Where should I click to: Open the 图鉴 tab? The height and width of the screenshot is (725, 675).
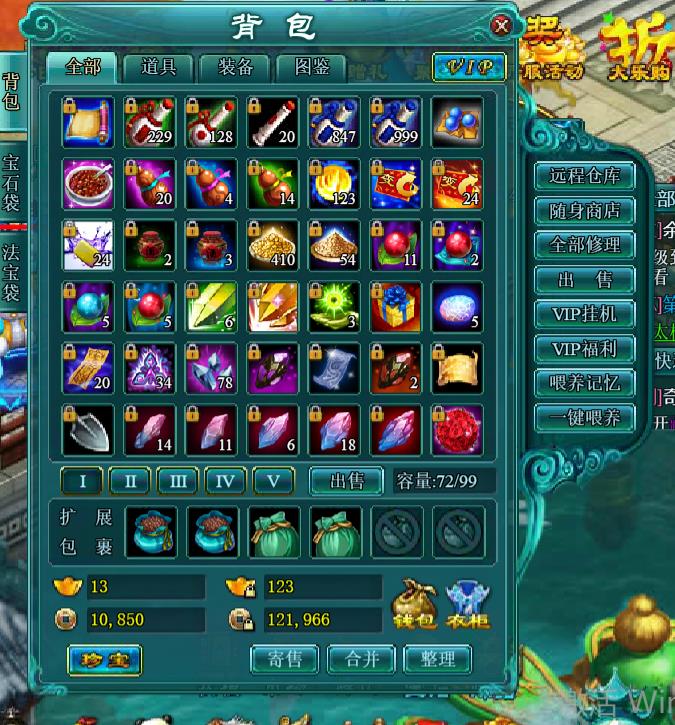311,67
